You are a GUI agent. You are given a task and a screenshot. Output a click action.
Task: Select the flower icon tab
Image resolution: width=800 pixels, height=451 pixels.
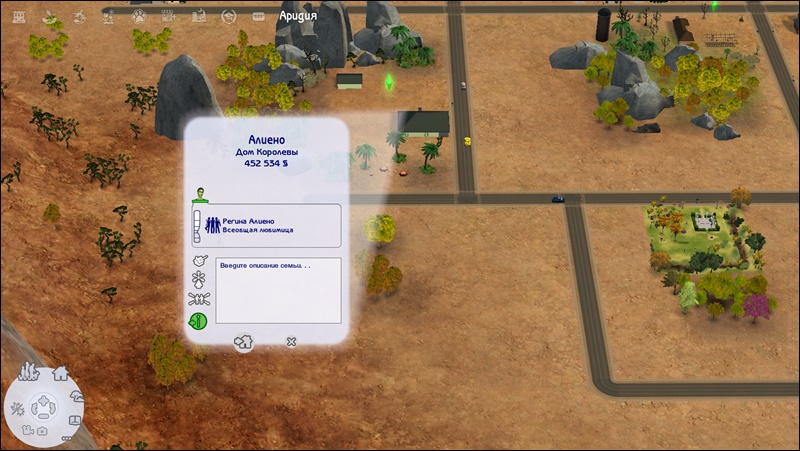pyautogui.click(x=198, y=280)
